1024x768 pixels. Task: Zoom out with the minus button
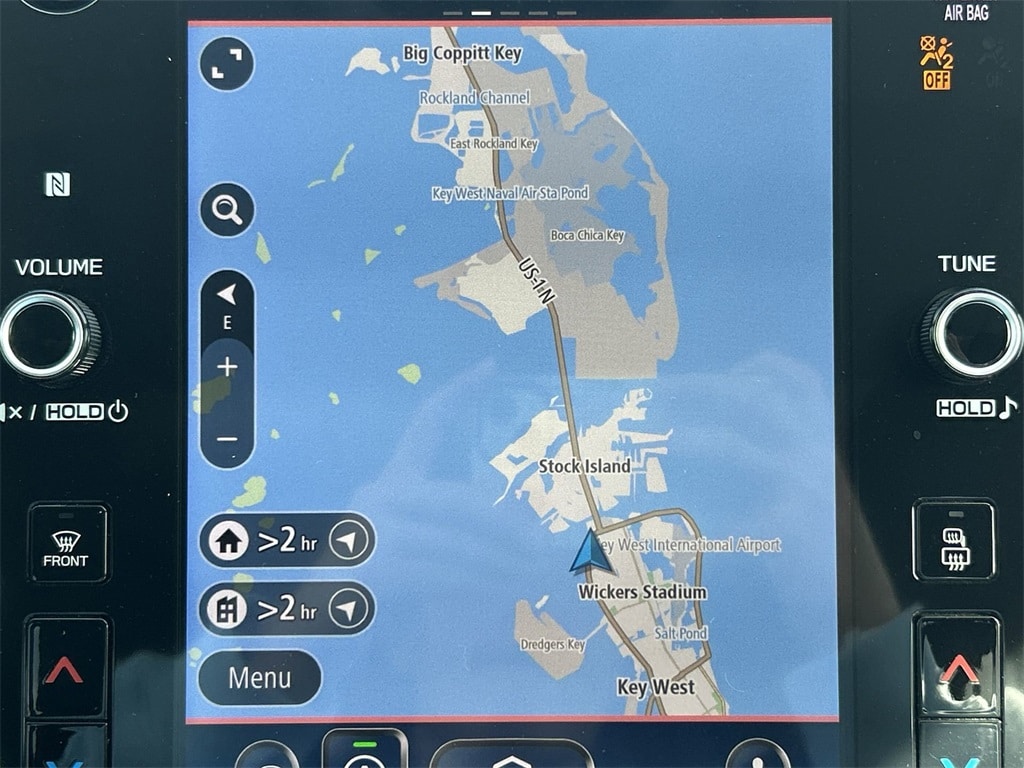227,439
